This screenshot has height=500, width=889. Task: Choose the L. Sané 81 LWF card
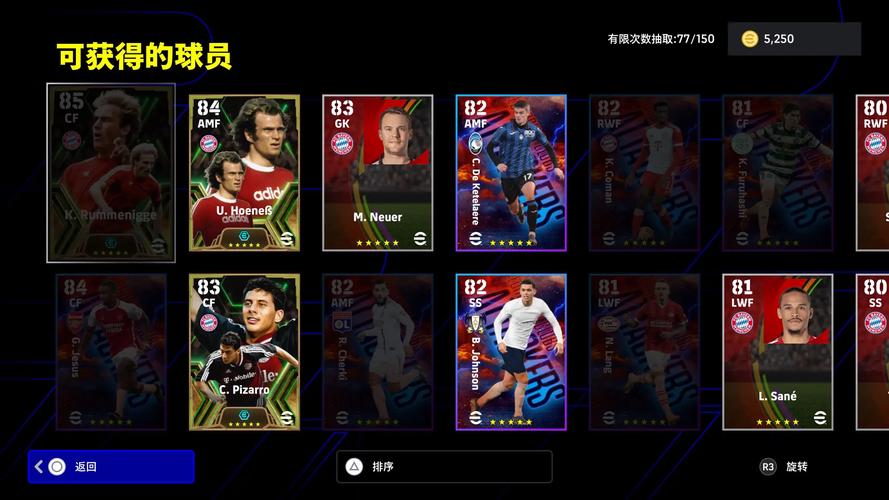click(777, 352)
